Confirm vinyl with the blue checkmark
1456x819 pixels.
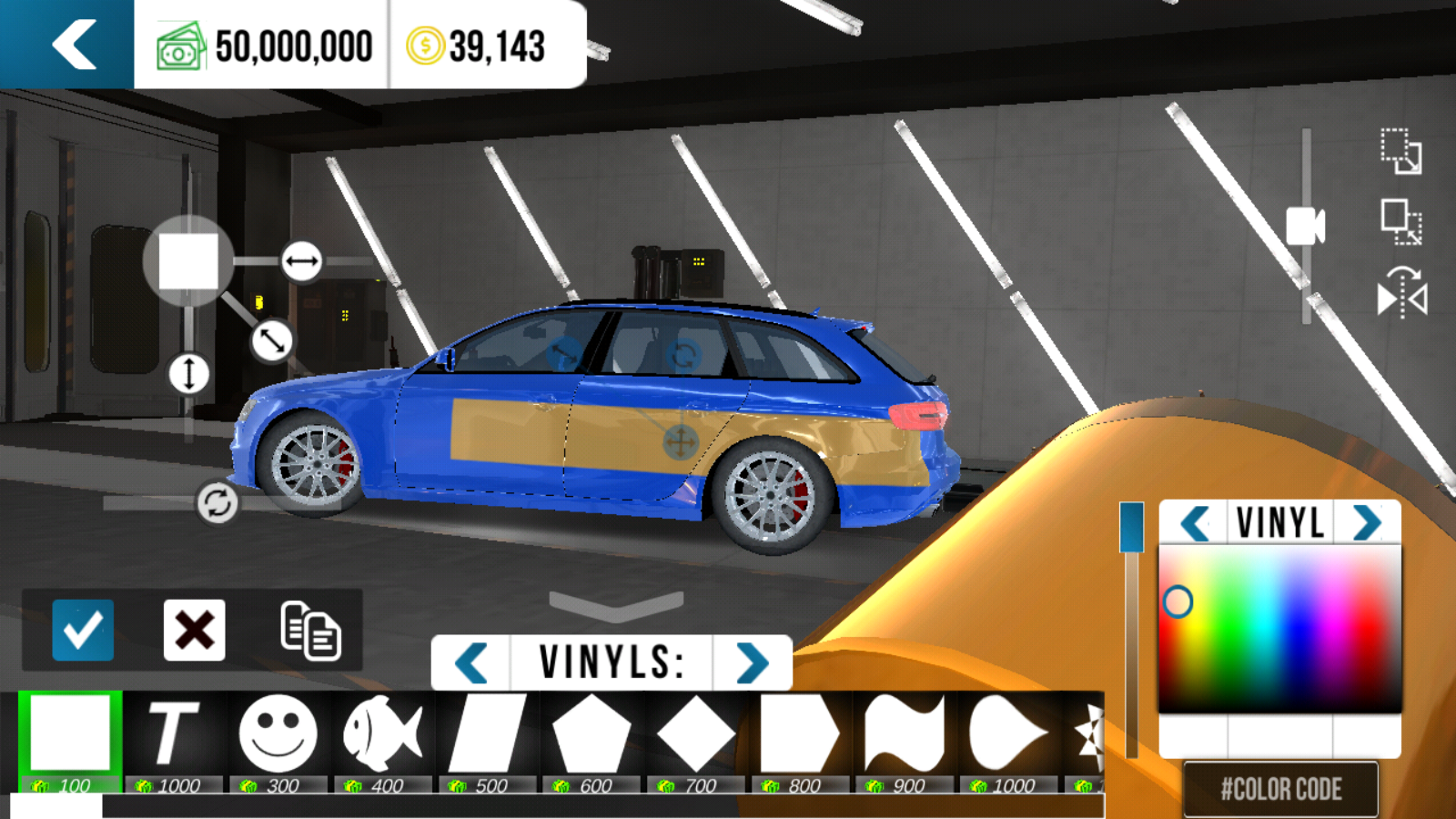click(83, 630)
